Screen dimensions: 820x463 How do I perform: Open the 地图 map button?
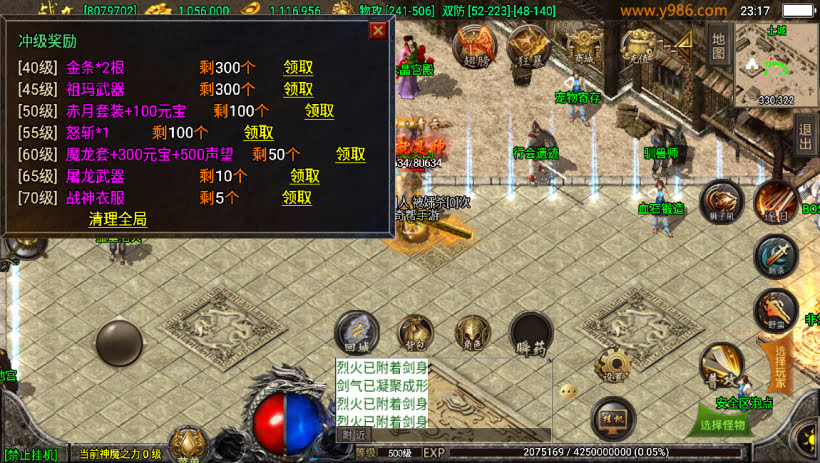(x=717, y=45)
